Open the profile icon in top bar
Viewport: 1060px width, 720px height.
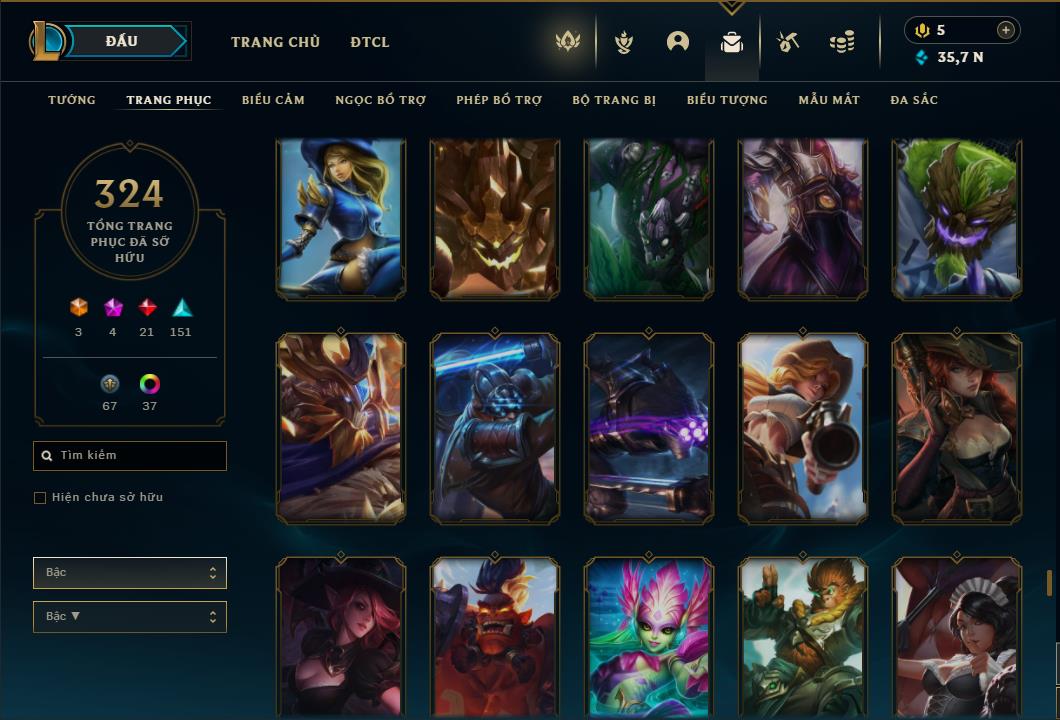pos(678,42)
